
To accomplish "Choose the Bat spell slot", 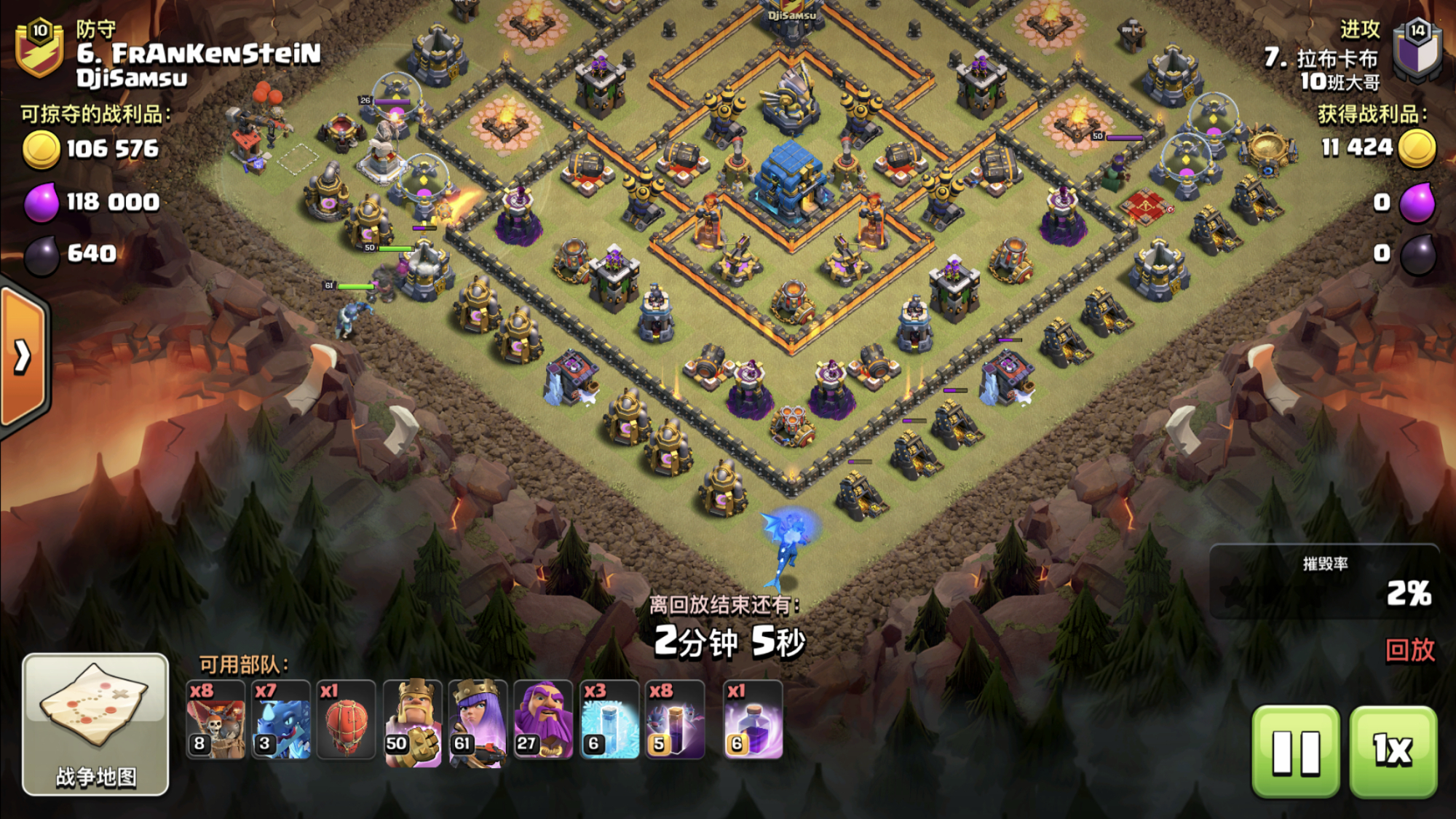I will pyautogui.click(x=676, y=720).
